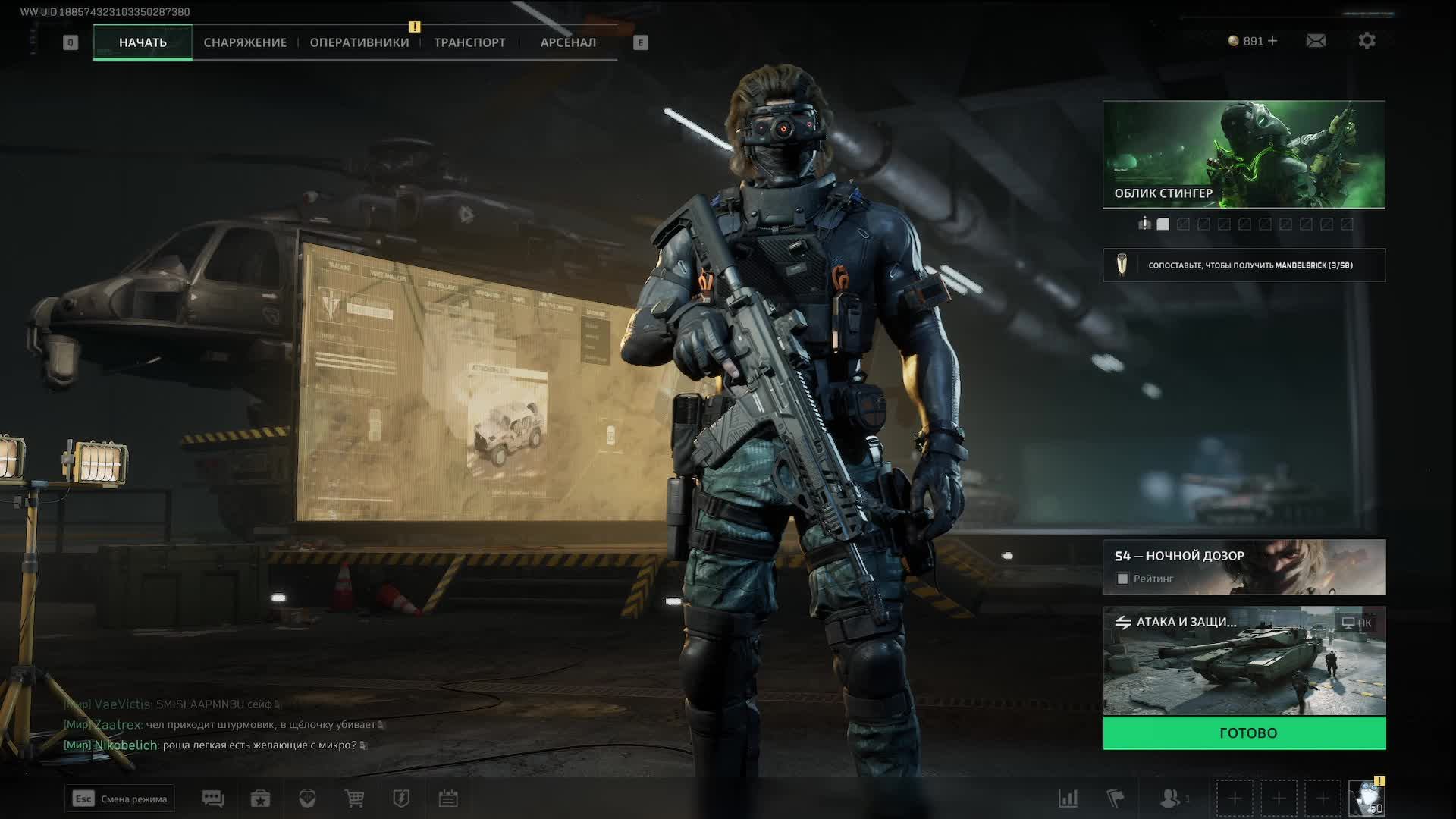This screenshot has width=1456, height=819.
Task: Select the Начать tab
Action: pos(143,42)
